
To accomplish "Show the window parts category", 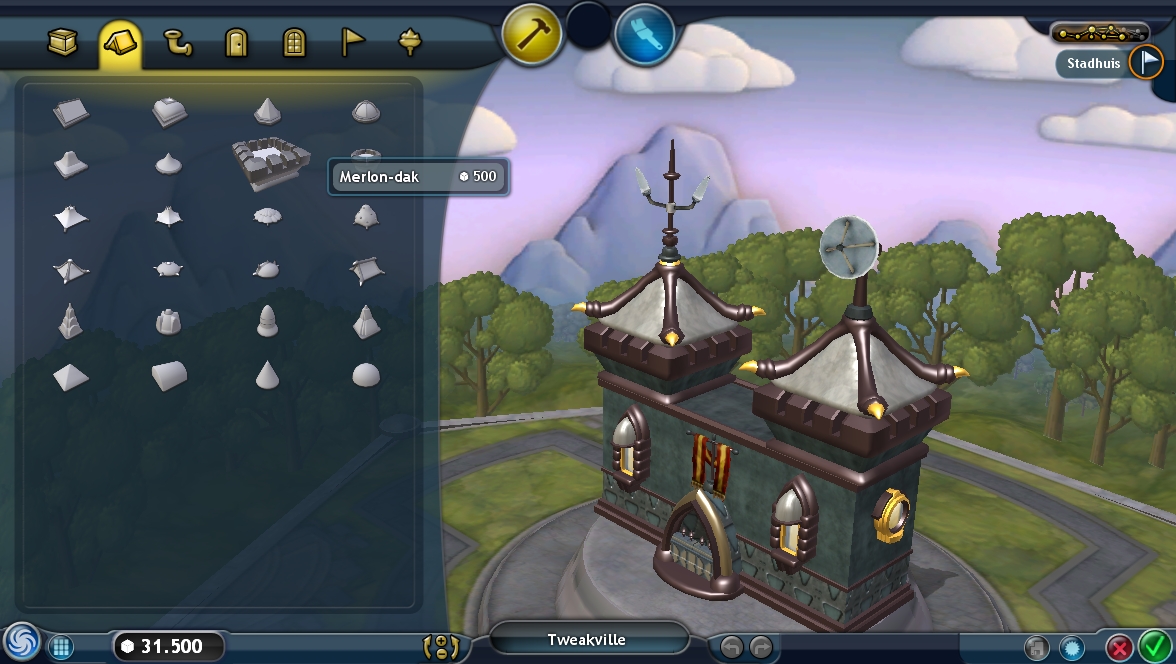I will (x=294, y=43).
